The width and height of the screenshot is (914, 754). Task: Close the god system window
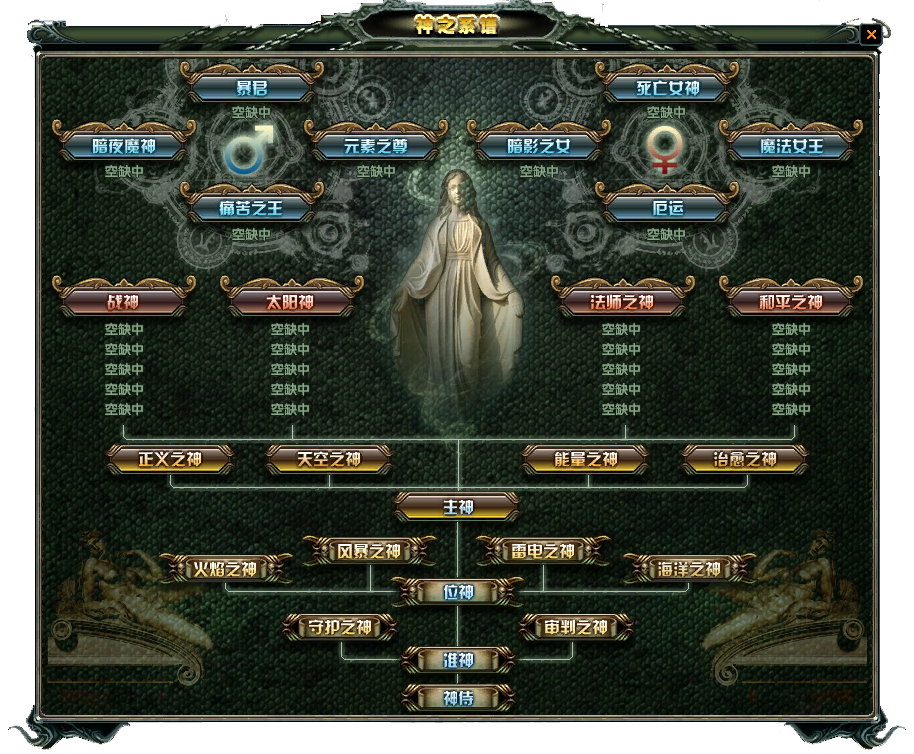pyautogui.click(x=871, y=34)
